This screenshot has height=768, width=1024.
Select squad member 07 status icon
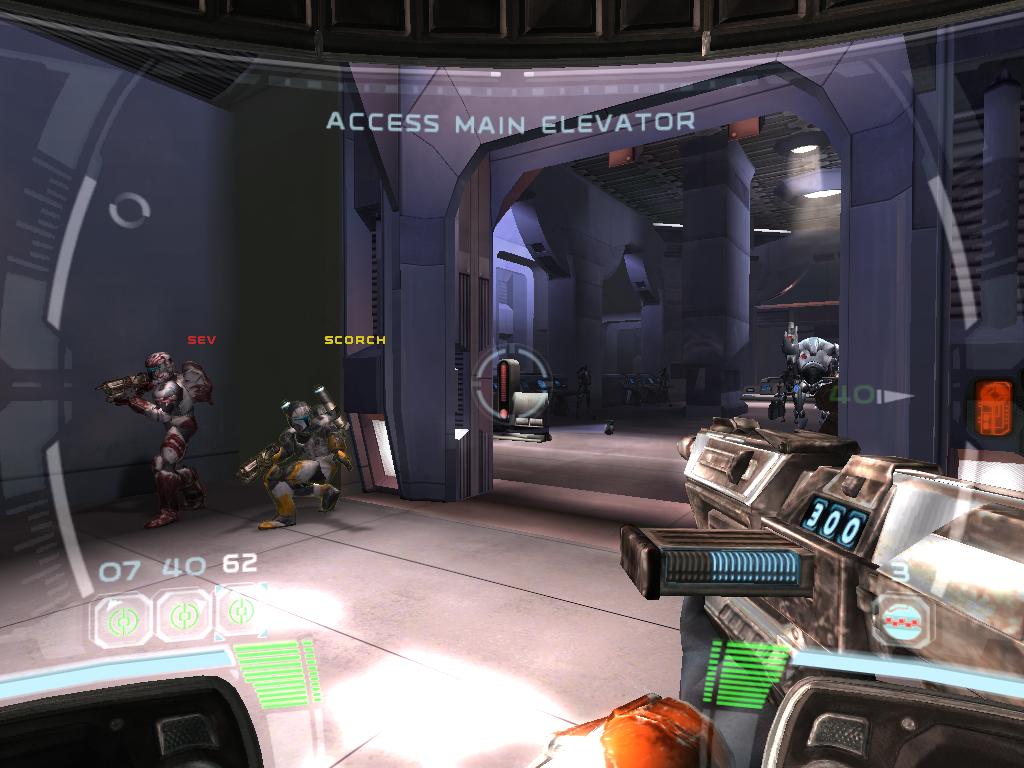click(x=123, y=617)
